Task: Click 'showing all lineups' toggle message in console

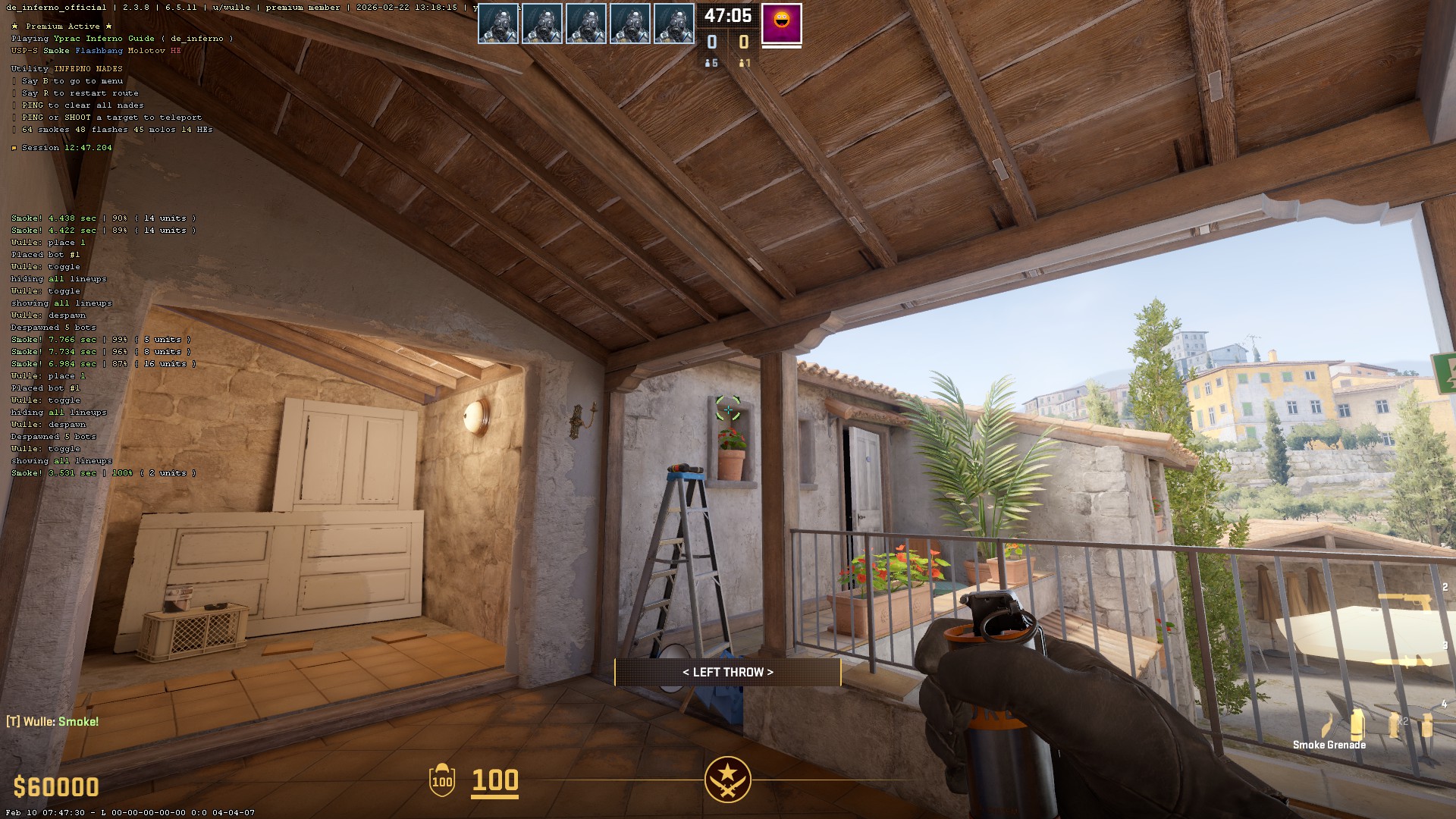Action: 61,303
